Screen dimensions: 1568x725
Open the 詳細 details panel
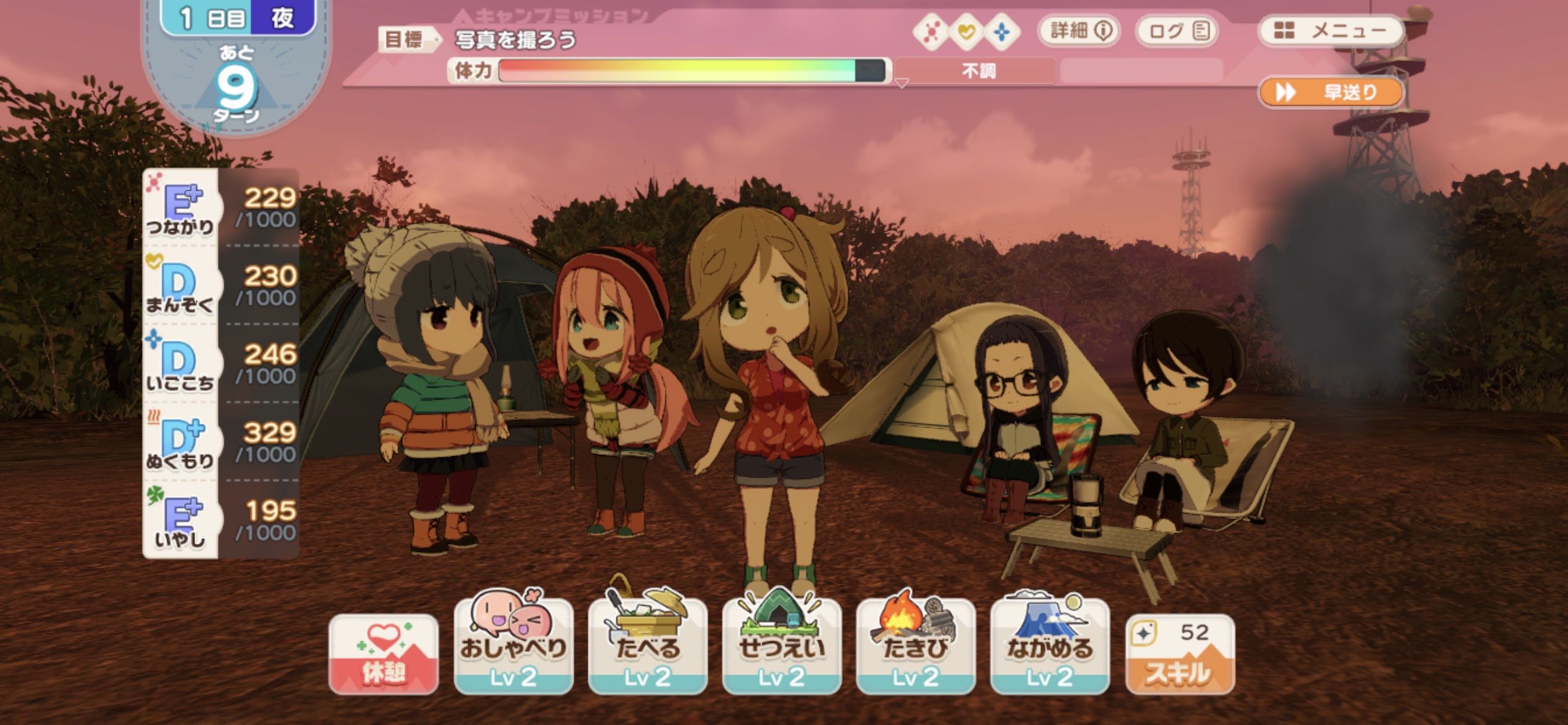(x=1079, y=31)
